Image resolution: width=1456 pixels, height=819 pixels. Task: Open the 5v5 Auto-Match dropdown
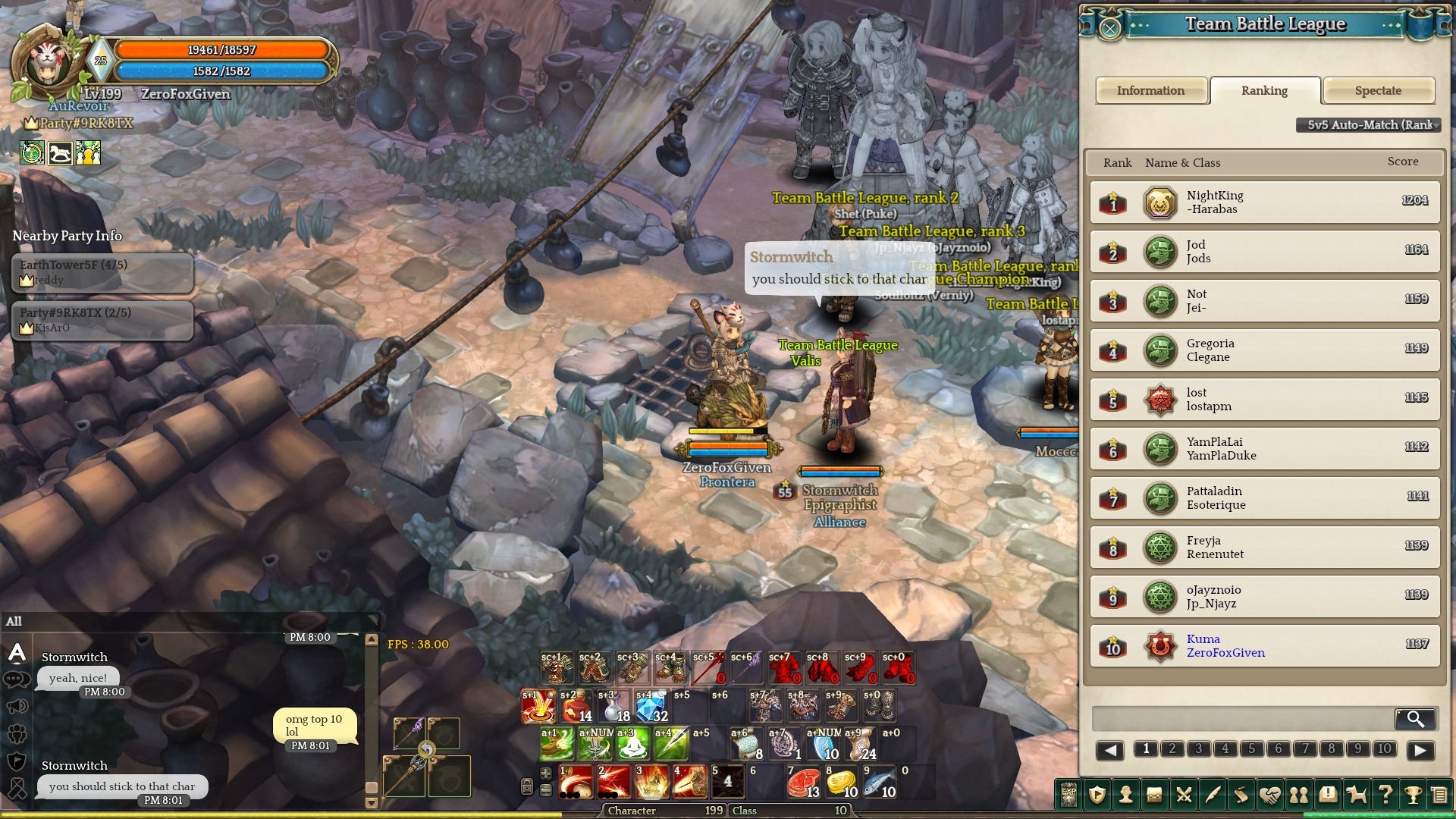tap(1370, 125)
